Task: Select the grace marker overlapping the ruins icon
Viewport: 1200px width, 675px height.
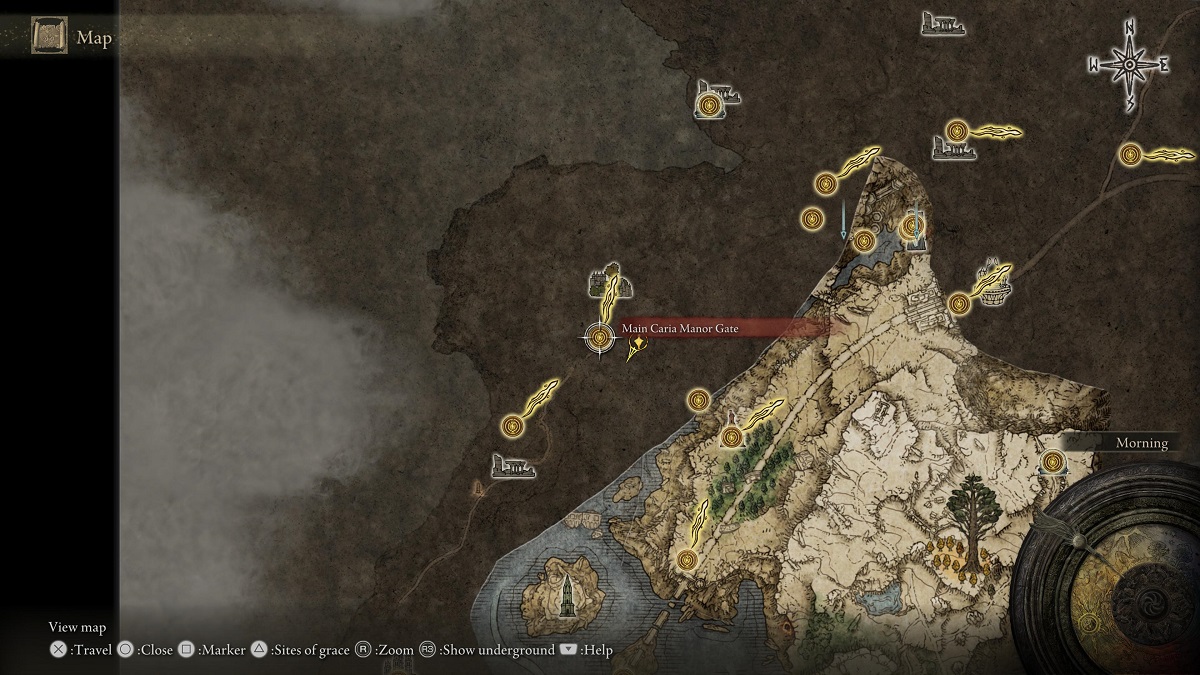Action: (709, 103)
